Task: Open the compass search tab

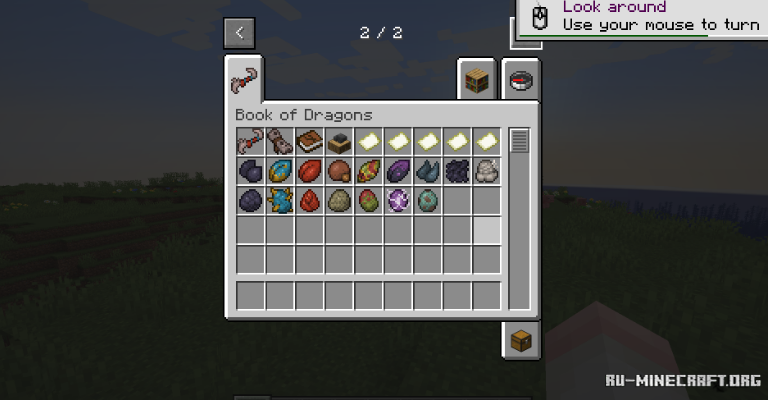Action: 520,79
